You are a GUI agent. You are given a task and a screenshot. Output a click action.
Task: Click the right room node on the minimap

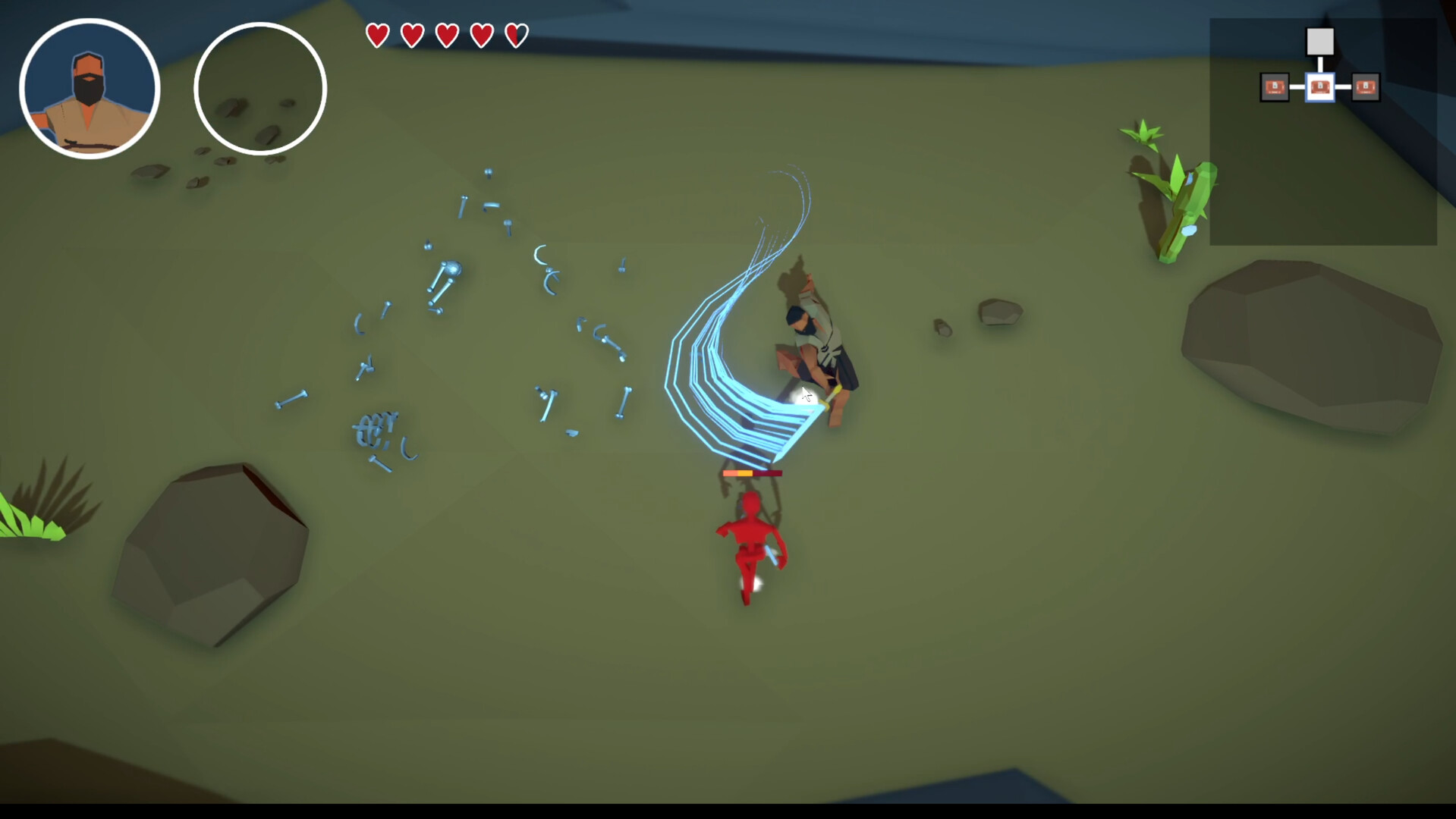coord(1366,87)
